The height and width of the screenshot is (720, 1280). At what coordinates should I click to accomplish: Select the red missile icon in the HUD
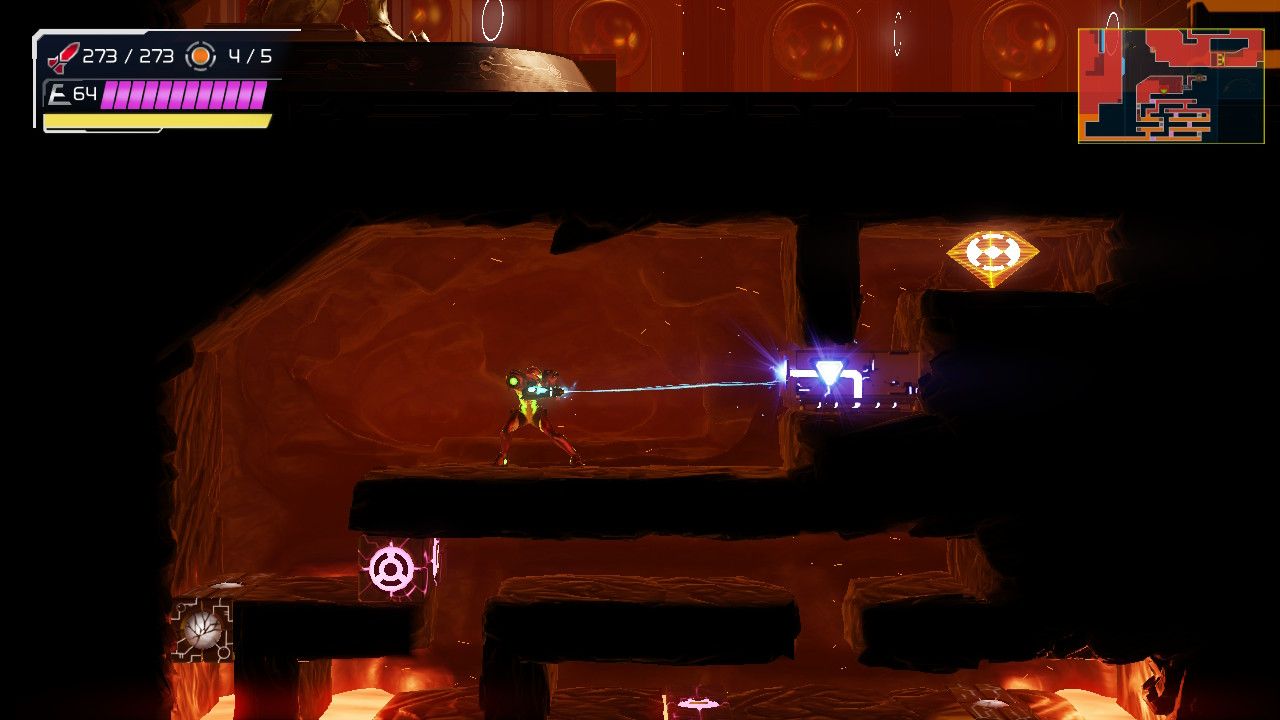click(62, 55)
